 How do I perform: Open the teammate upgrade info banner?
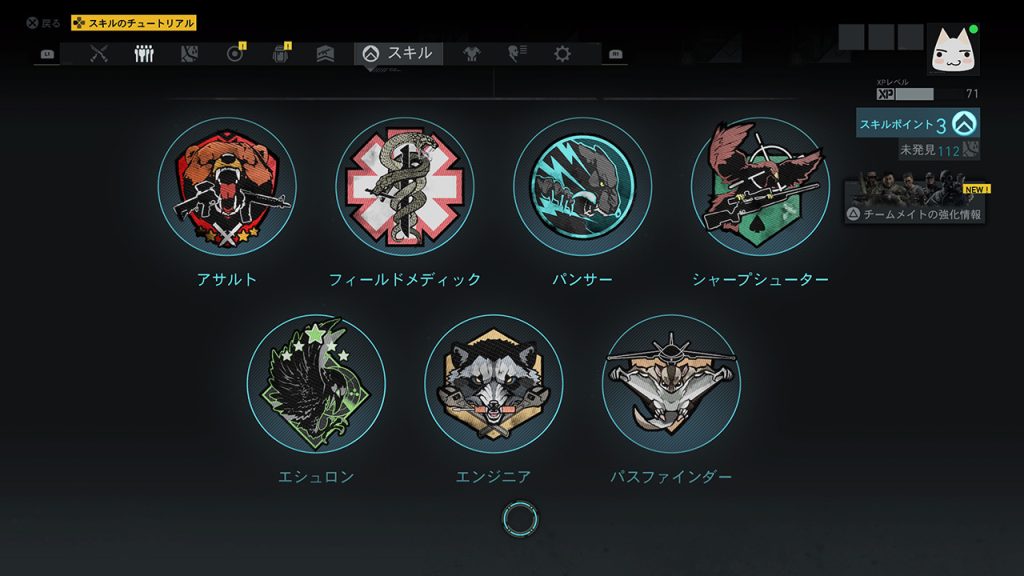914,203
